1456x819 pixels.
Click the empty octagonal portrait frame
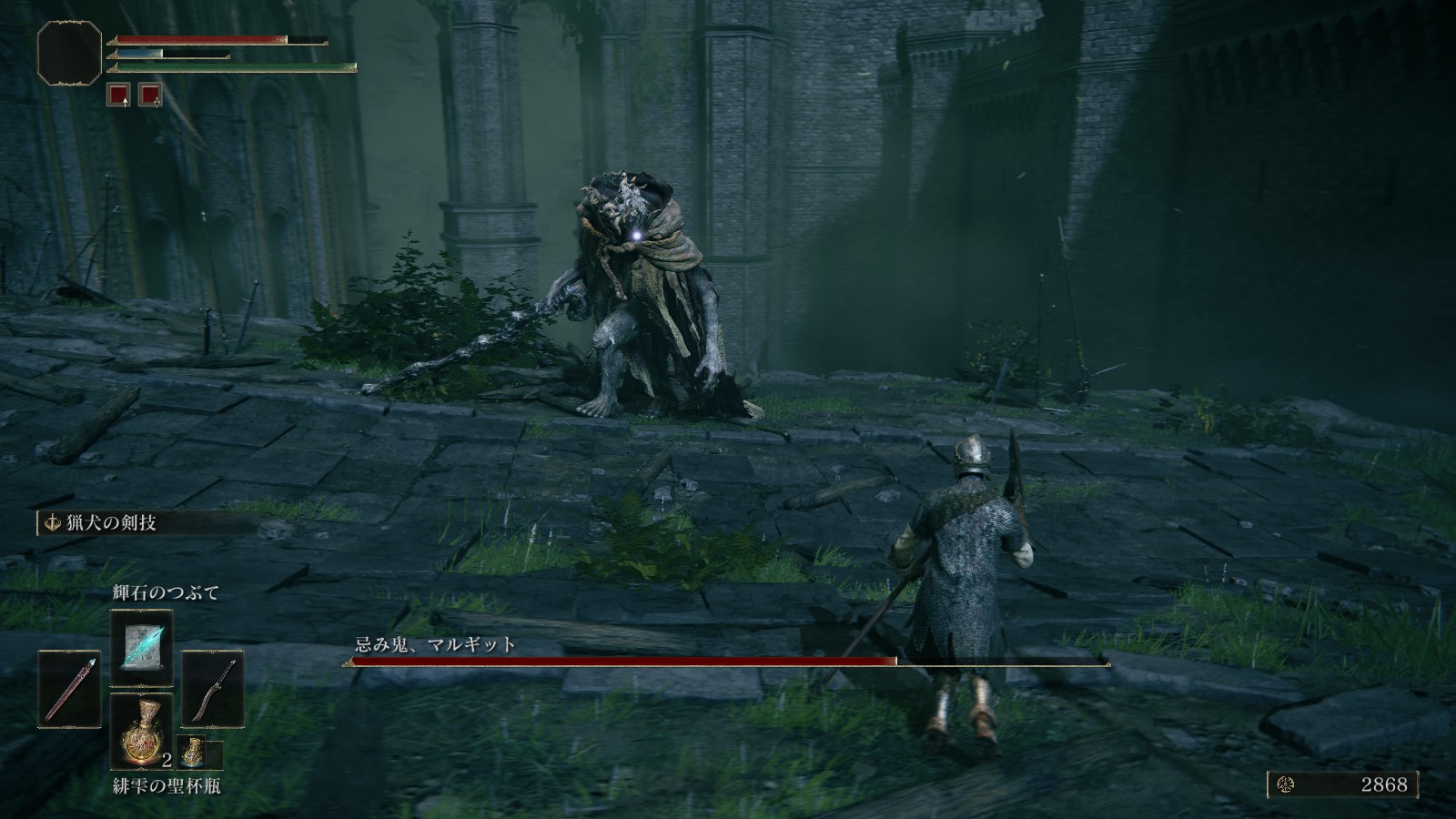coord(69,55)
